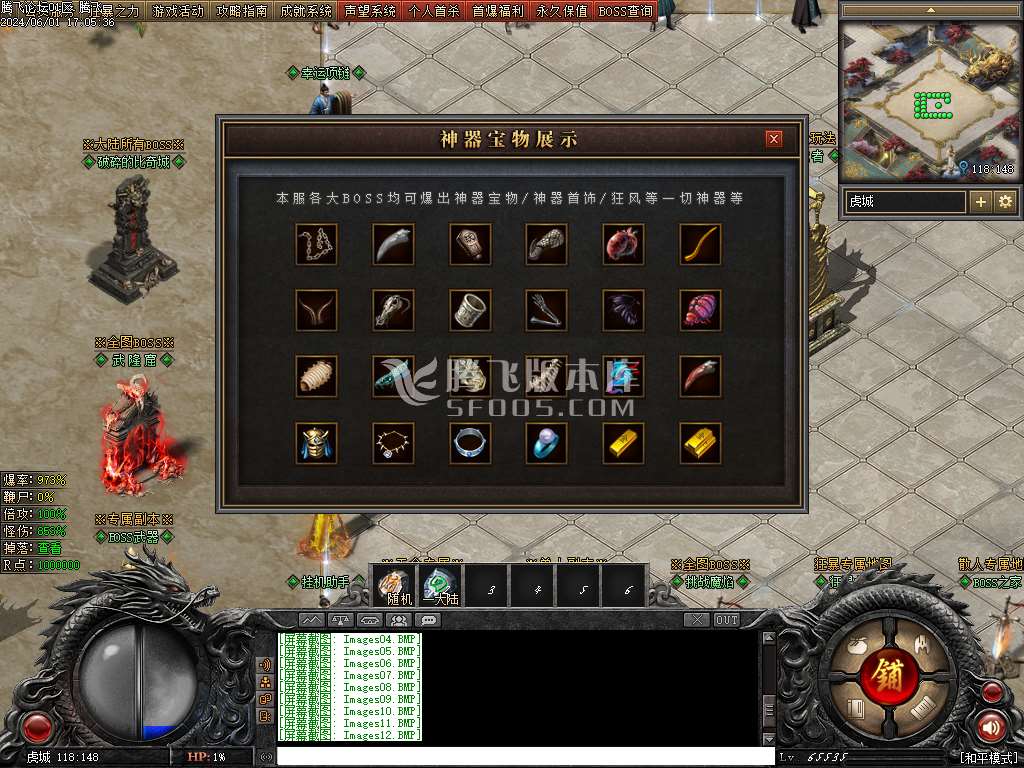Toggle sound with the speaker button

click(x=991, y=726)
